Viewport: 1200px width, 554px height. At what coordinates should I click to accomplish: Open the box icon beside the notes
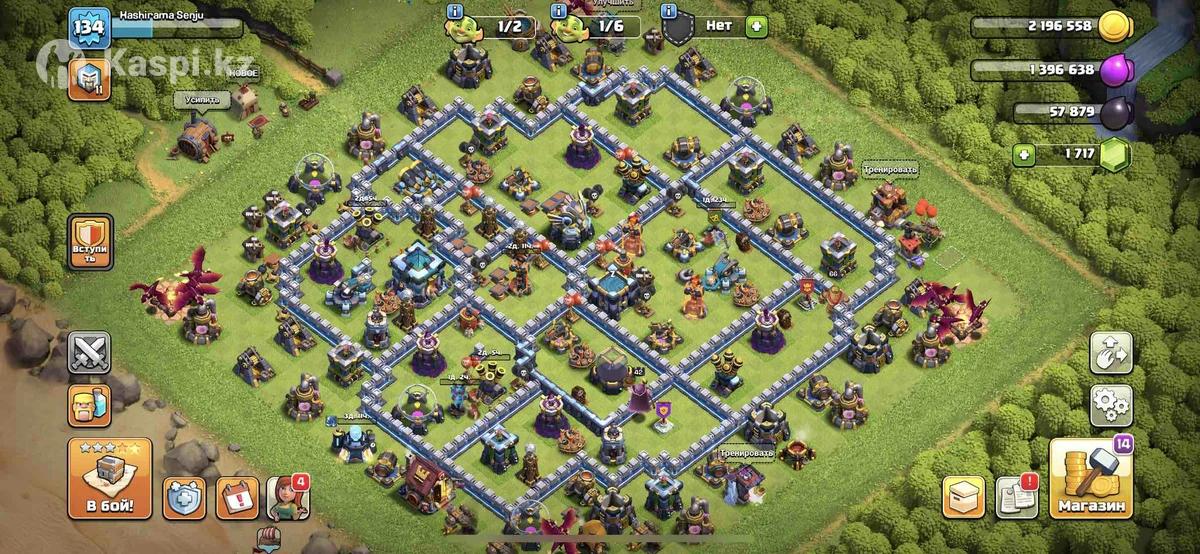[x=964, y=497]
